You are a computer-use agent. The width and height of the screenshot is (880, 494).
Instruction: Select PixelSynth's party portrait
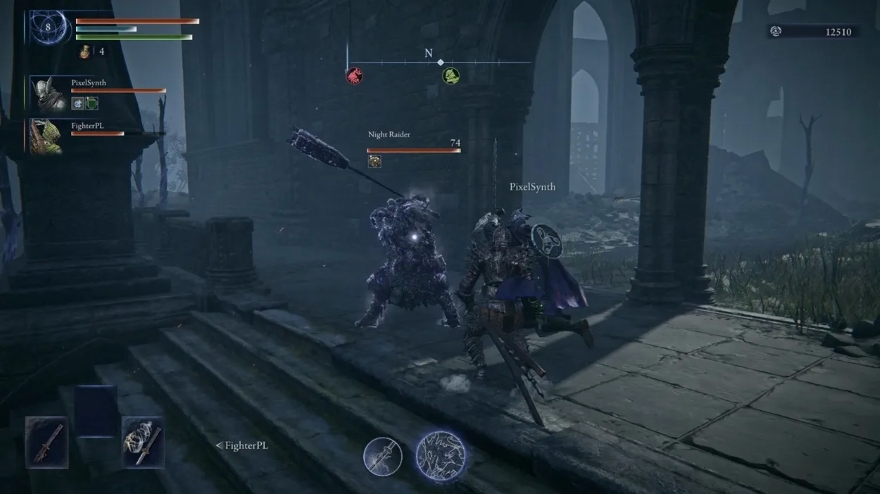(48, 93)
